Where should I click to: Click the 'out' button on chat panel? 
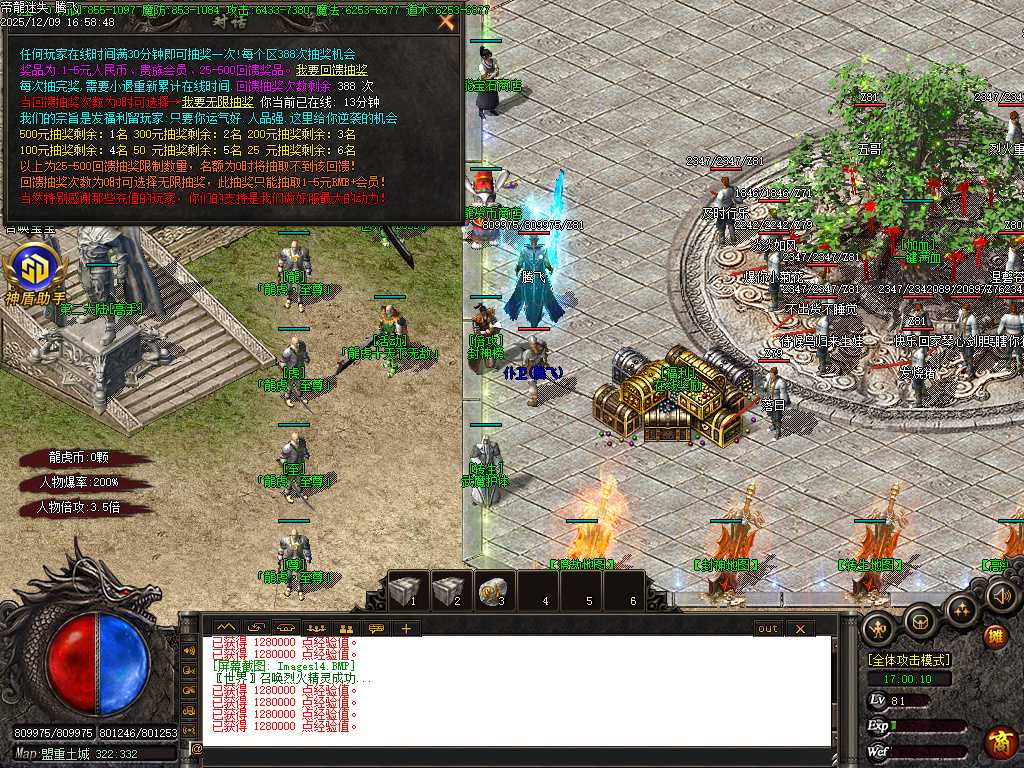point(767,628)
